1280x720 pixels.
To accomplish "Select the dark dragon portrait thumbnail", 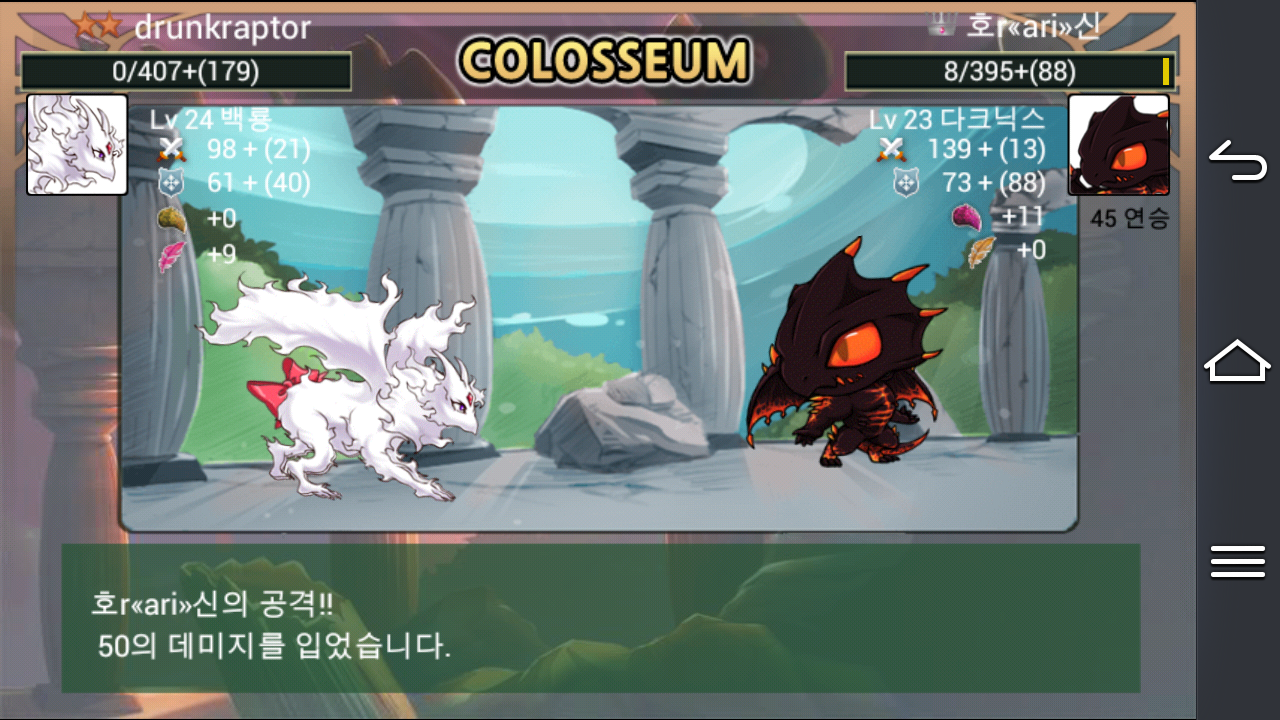I will pyautogui.click(x=1118, y=145).
